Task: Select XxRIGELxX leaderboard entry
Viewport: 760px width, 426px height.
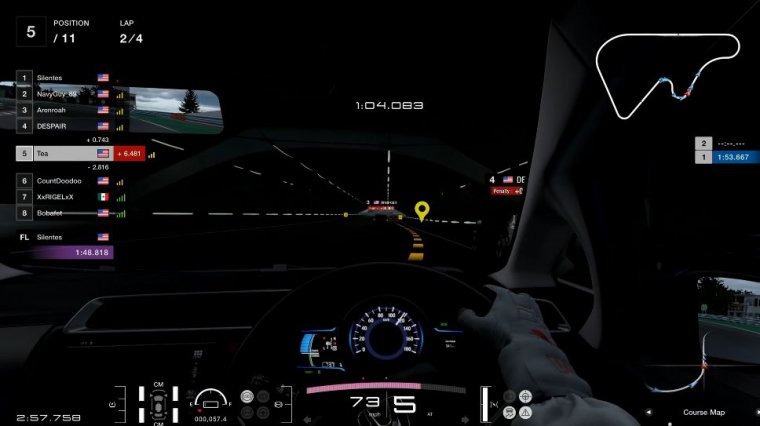Action: coord(62,197)
